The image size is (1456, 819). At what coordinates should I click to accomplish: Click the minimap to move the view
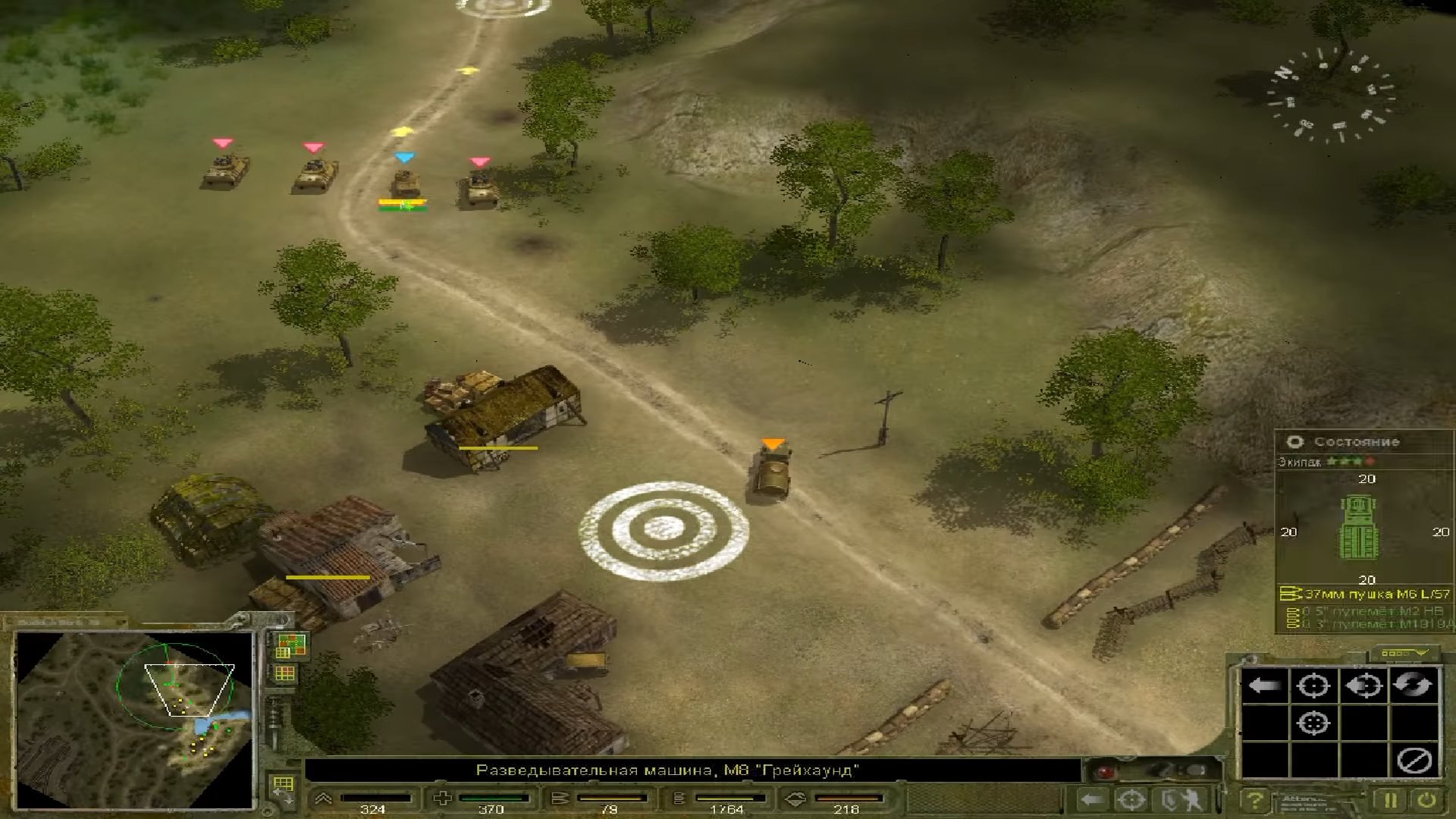tap(135, 719)
